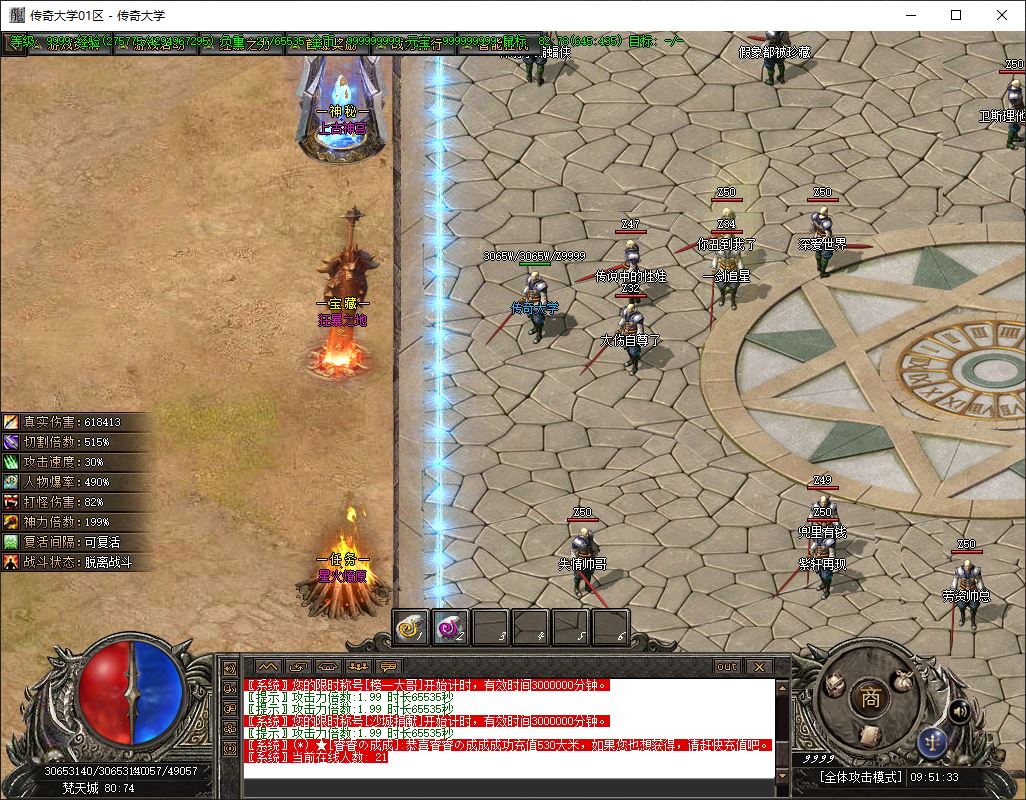Viewport: 1026px width, 800px height.
Task: Maximize the game window
Action: tap(956, 15)
